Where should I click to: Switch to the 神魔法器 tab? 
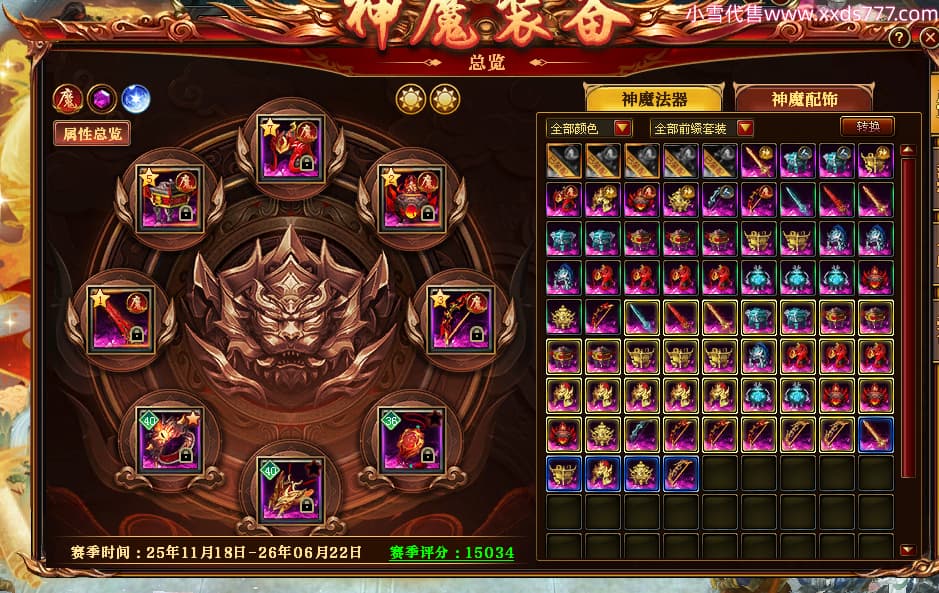[x=654, y=99]
